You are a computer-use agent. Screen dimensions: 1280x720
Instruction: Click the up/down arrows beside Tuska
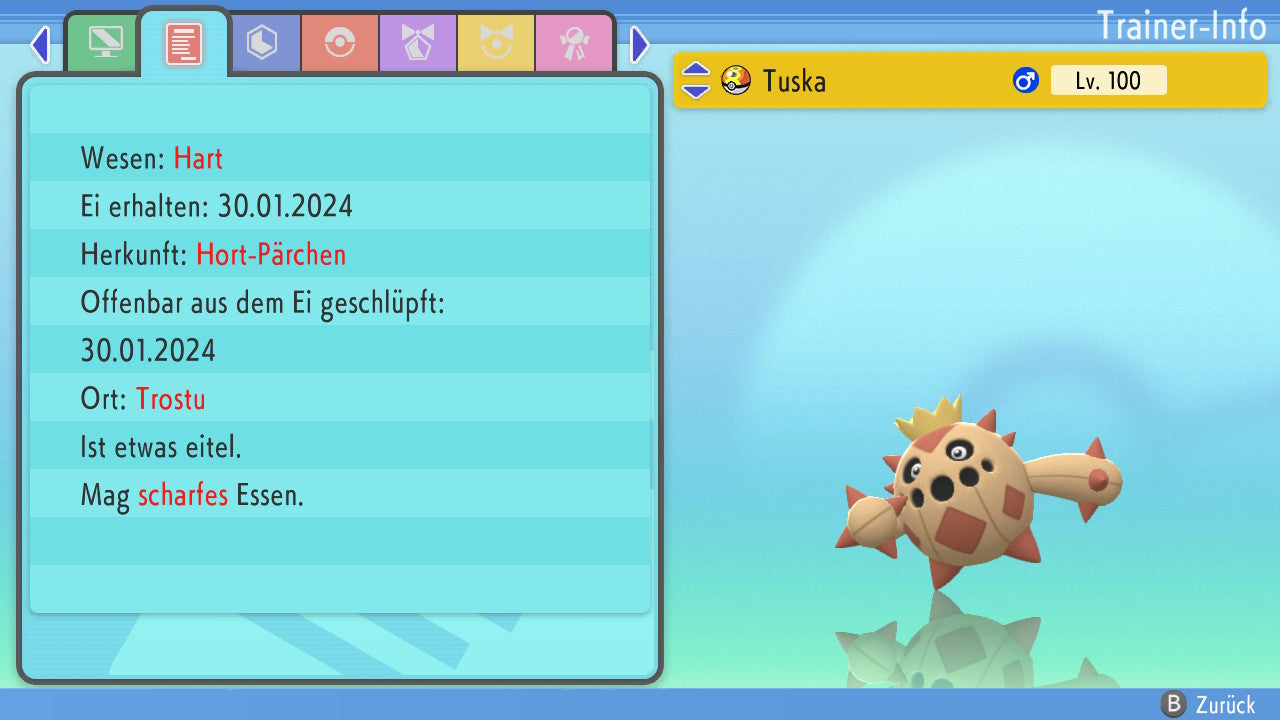click(696, 80)
